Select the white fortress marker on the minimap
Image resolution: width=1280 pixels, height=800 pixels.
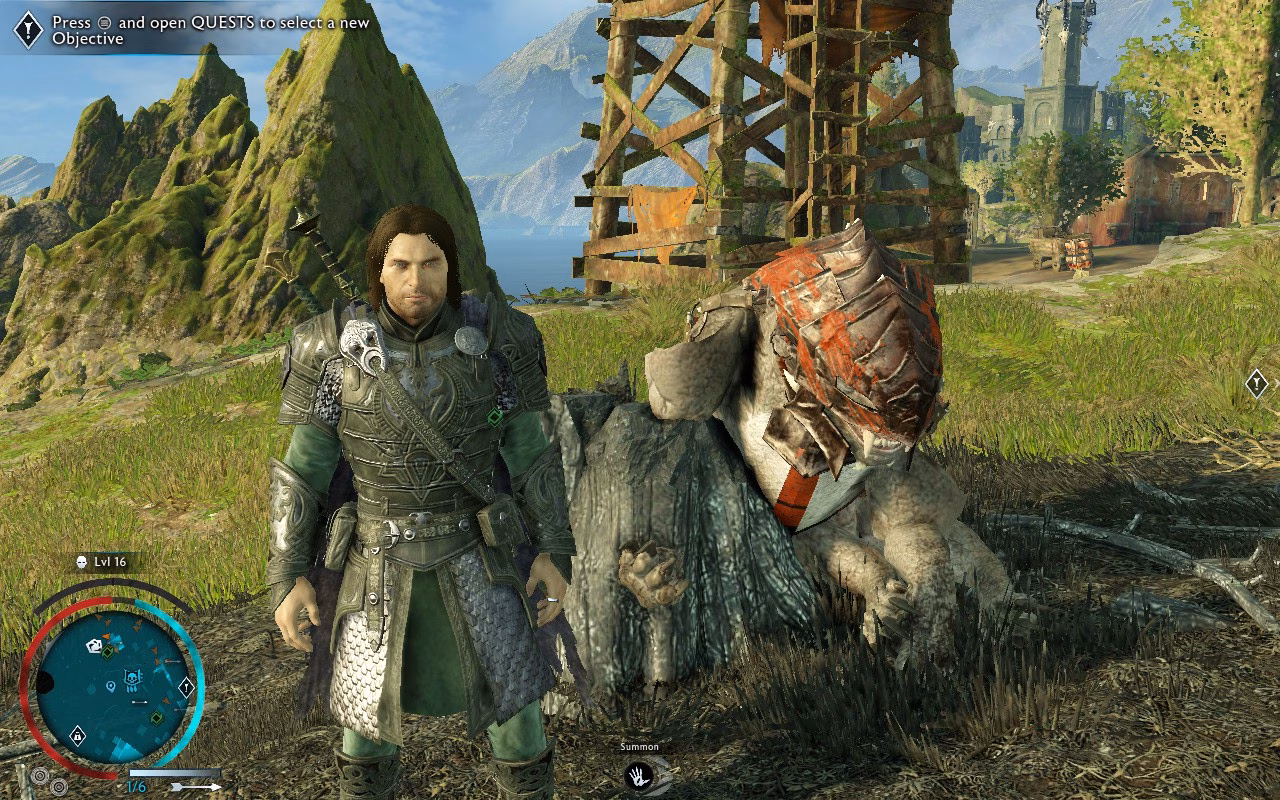95,646
